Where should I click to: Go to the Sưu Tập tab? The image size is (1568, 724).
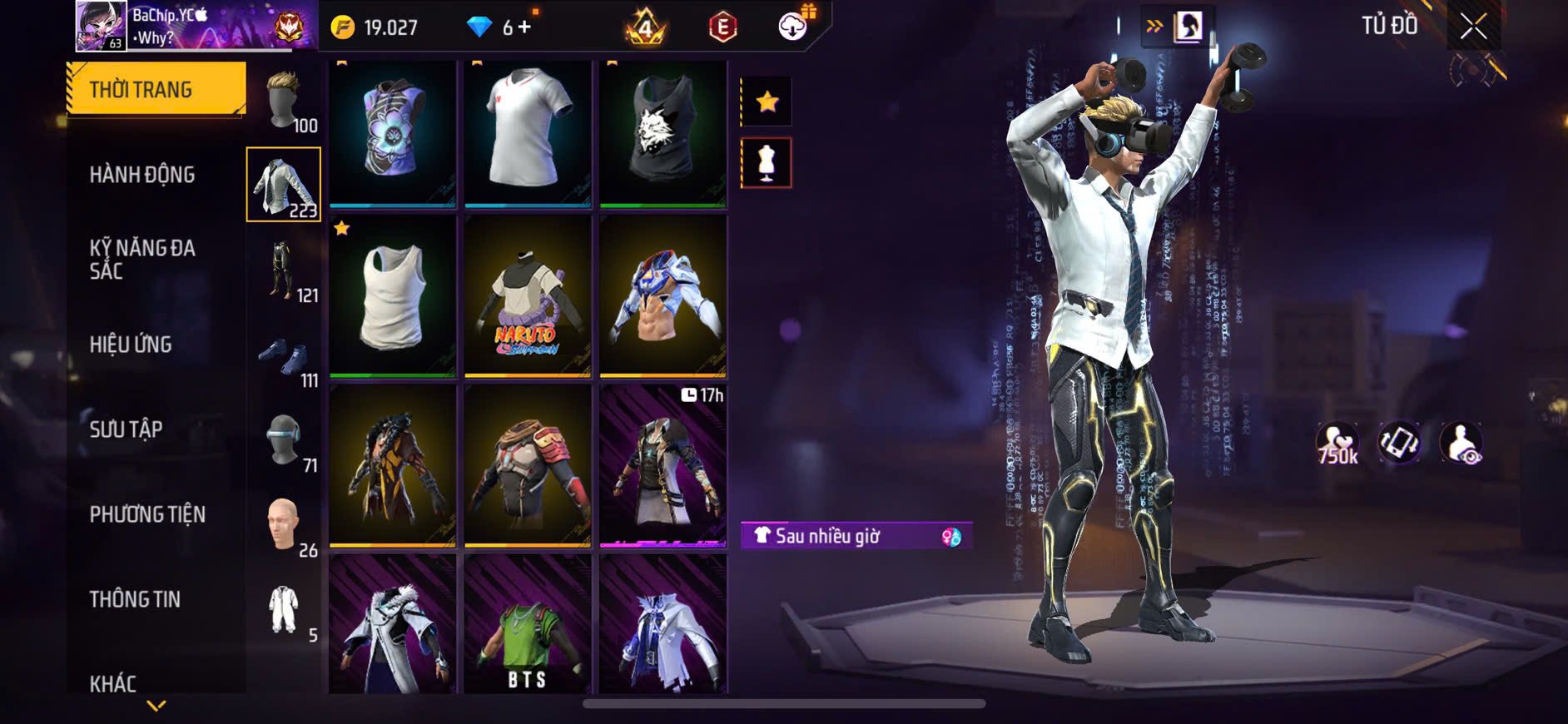(x=126, y=429)
